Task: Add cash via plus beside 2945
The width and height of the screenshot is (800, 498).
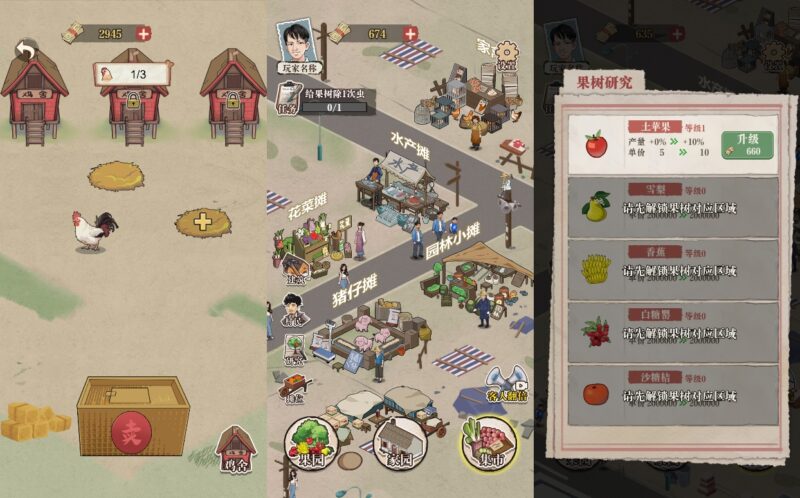Action: (x=144, y=33)
